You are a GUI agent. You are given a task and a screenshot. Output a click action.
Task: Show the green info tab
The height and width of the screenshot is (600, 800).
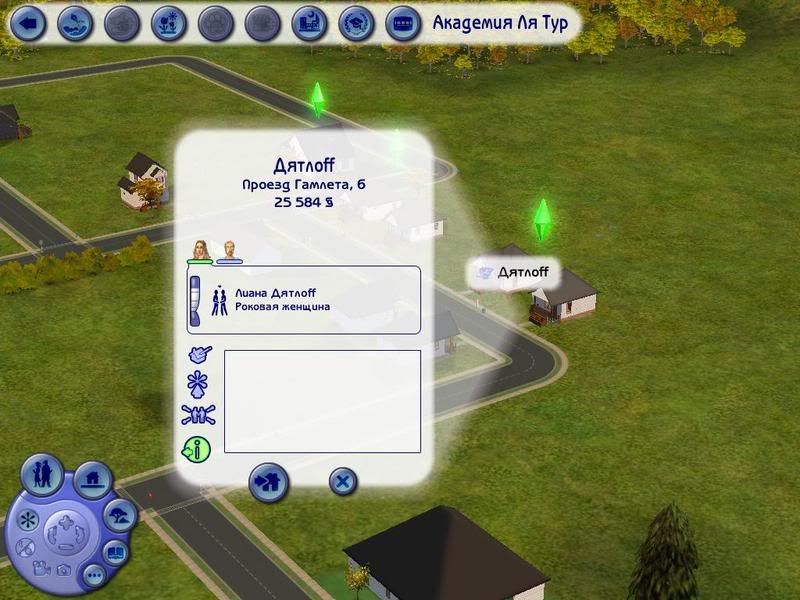point(197,449)
